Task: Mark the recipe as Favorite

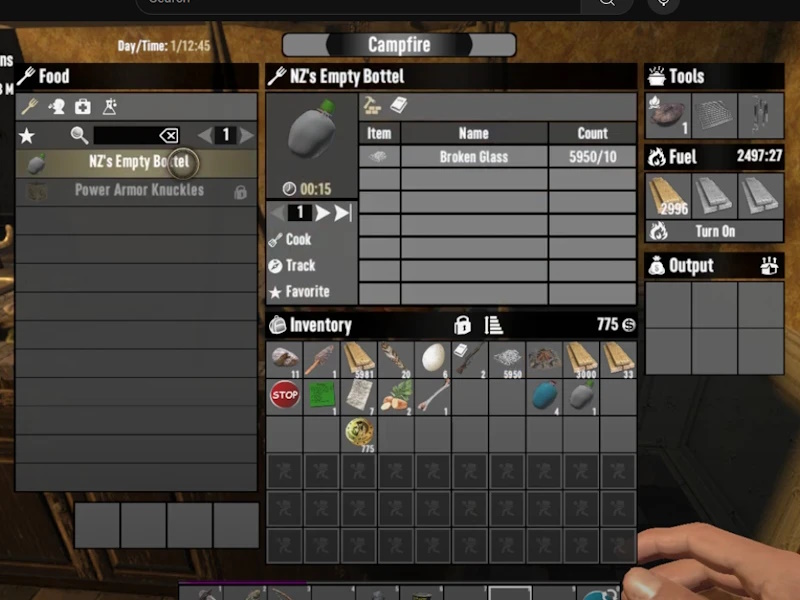Action: [x=306, y=292]
